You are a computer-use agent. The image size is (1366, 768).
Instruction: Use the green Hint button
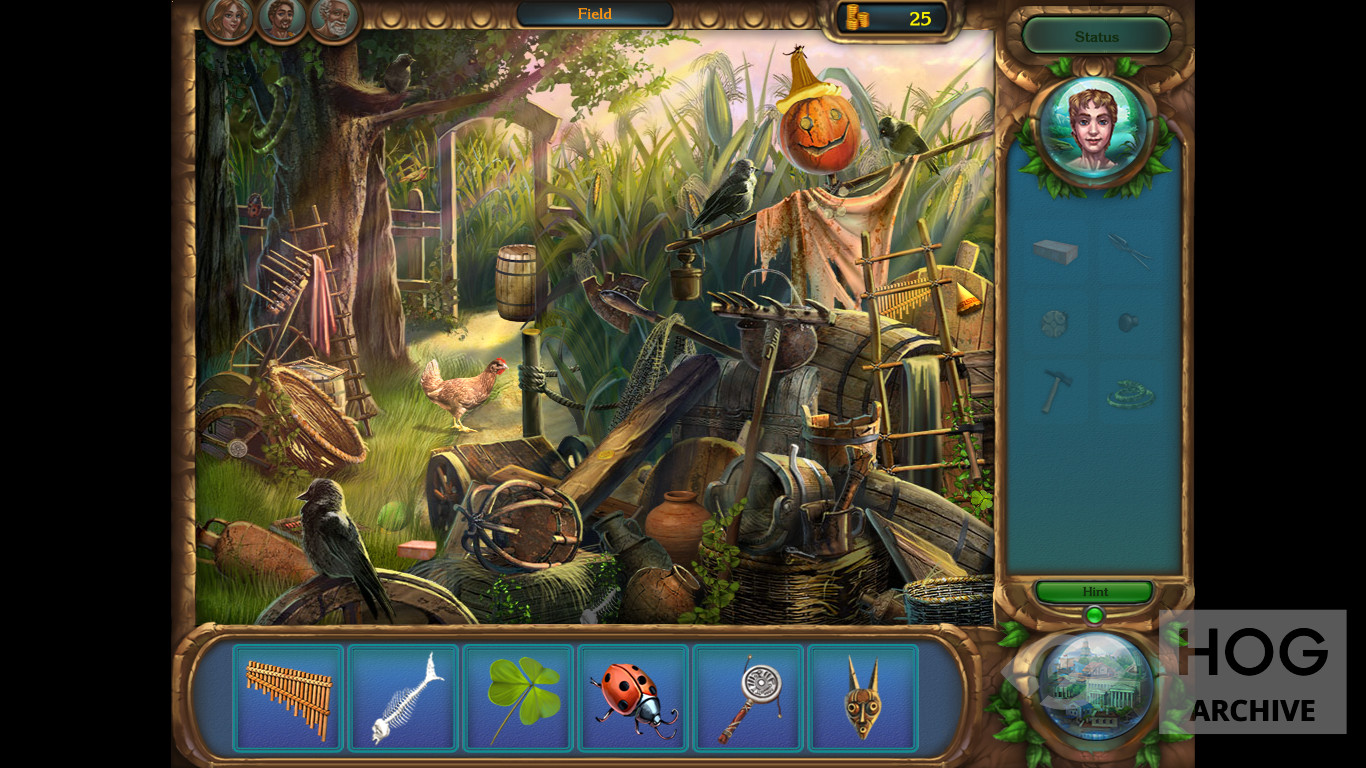pyautogui.click(x=1095, y=592)
